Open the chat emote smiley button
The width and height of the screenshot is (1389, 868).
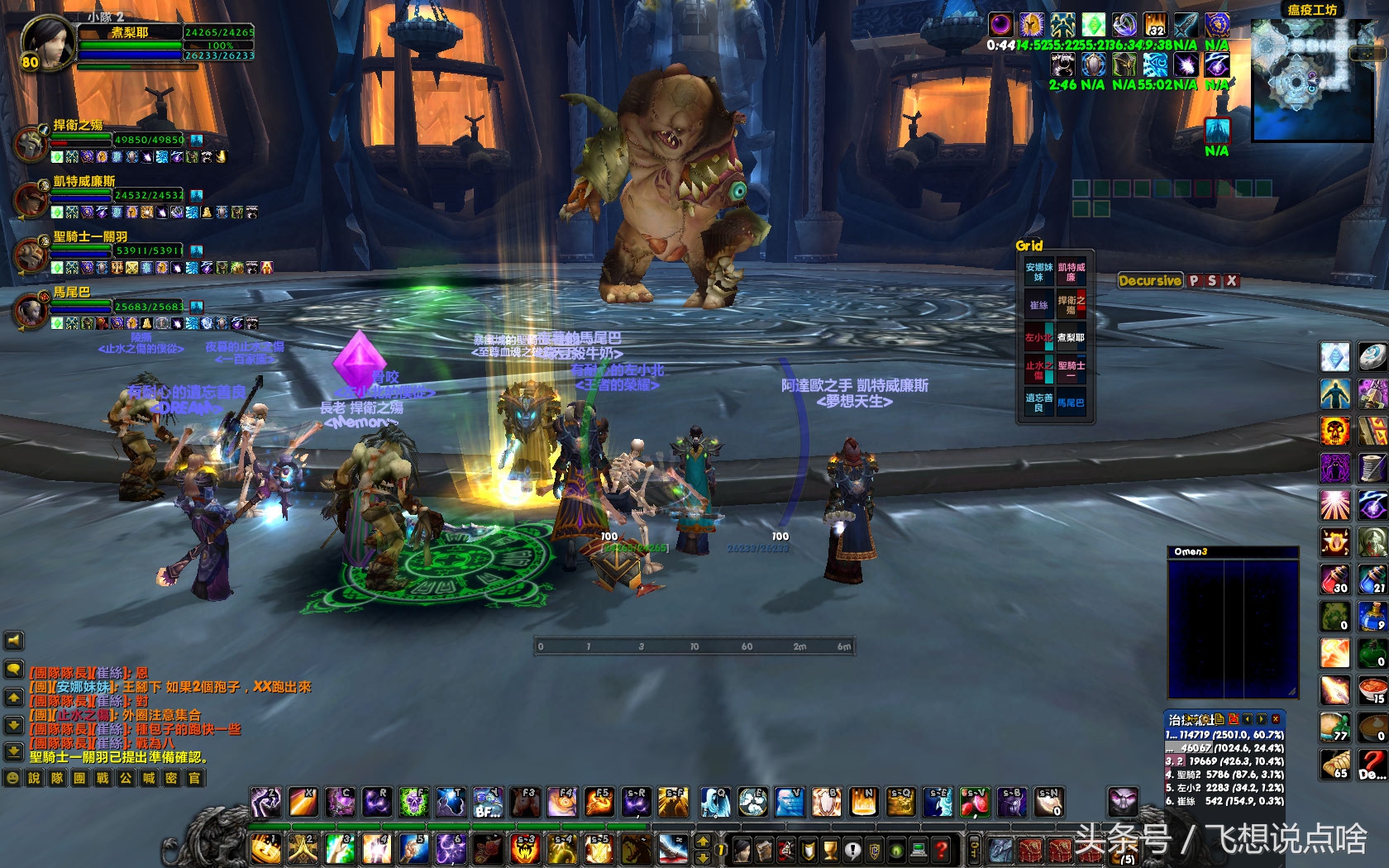point(12,778)
